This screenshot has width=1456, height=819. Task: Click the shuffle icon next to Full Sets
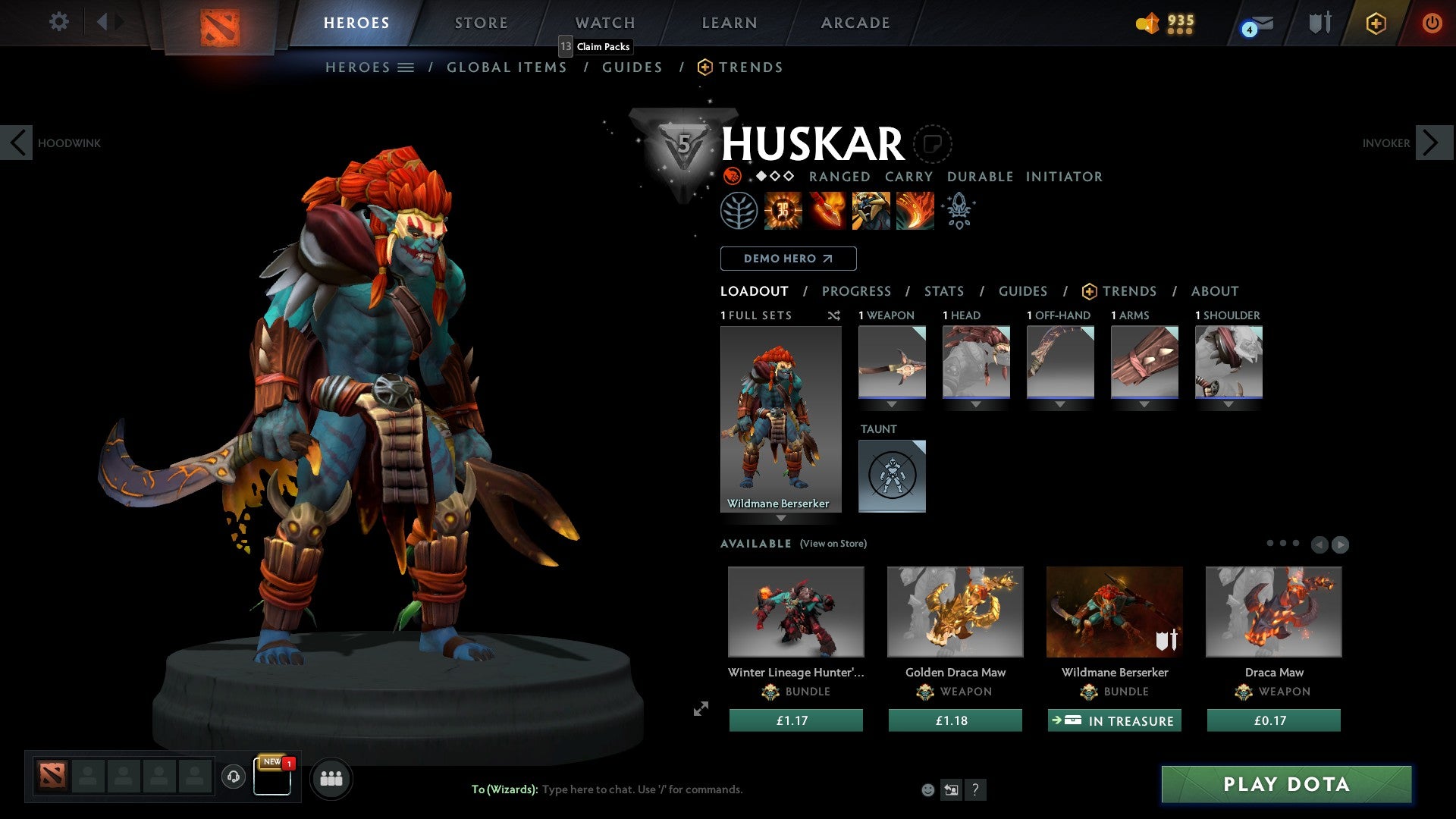(x=834, y=316)
